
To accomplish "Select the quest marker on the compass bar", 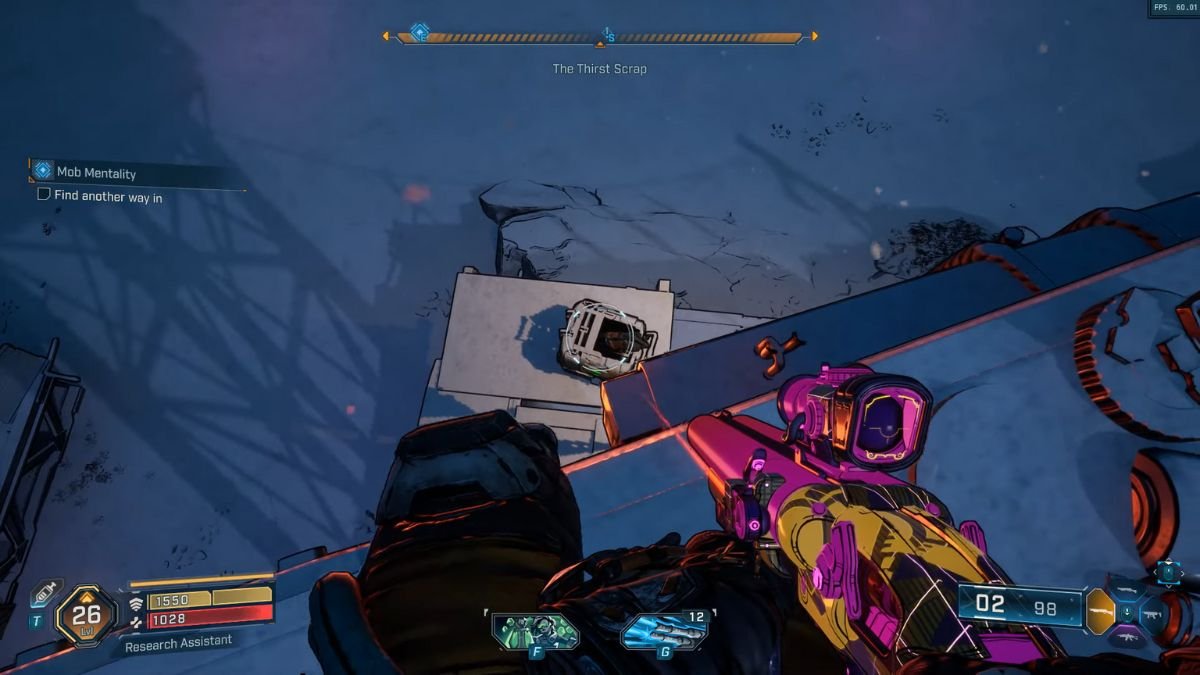I will [420, 33].
